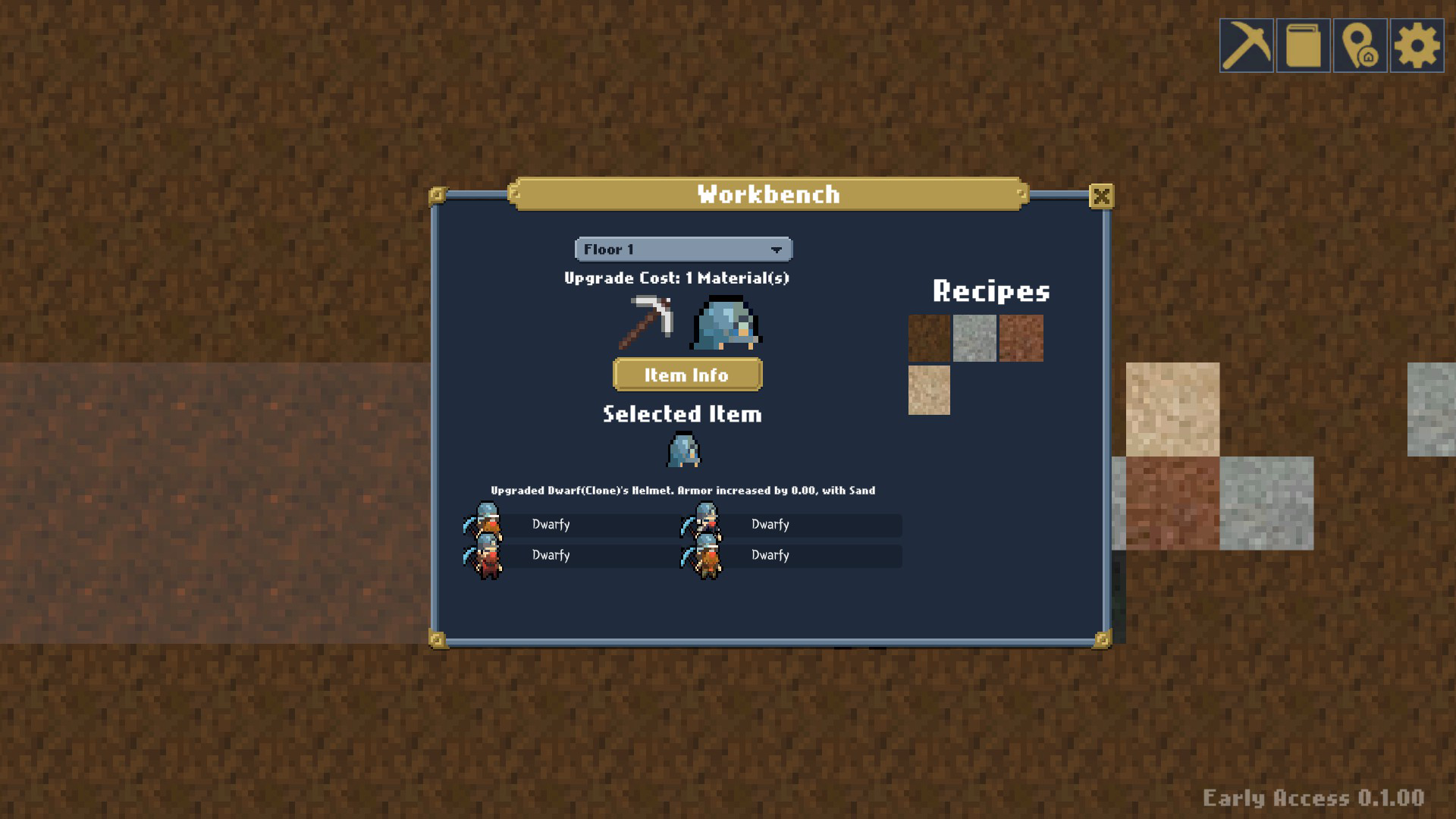Click the home map pin icon
1456x819 pixels.
point(1360,45)
